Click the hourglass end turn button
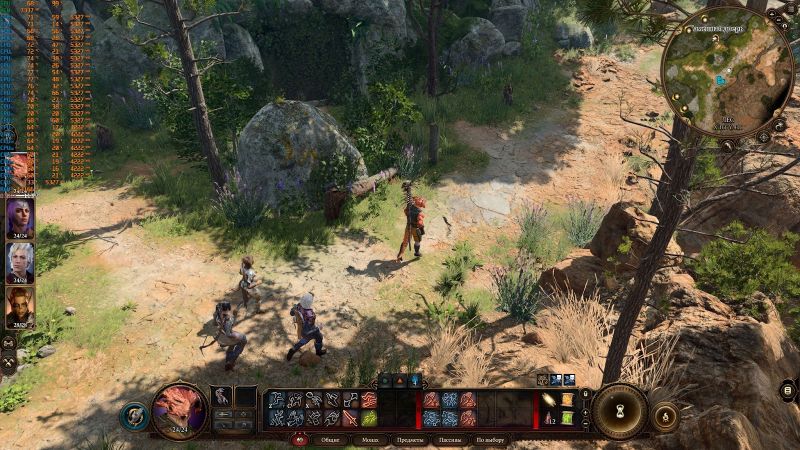Image resolution: width=800 pixels, height=450 pixels. click(620, 411)
